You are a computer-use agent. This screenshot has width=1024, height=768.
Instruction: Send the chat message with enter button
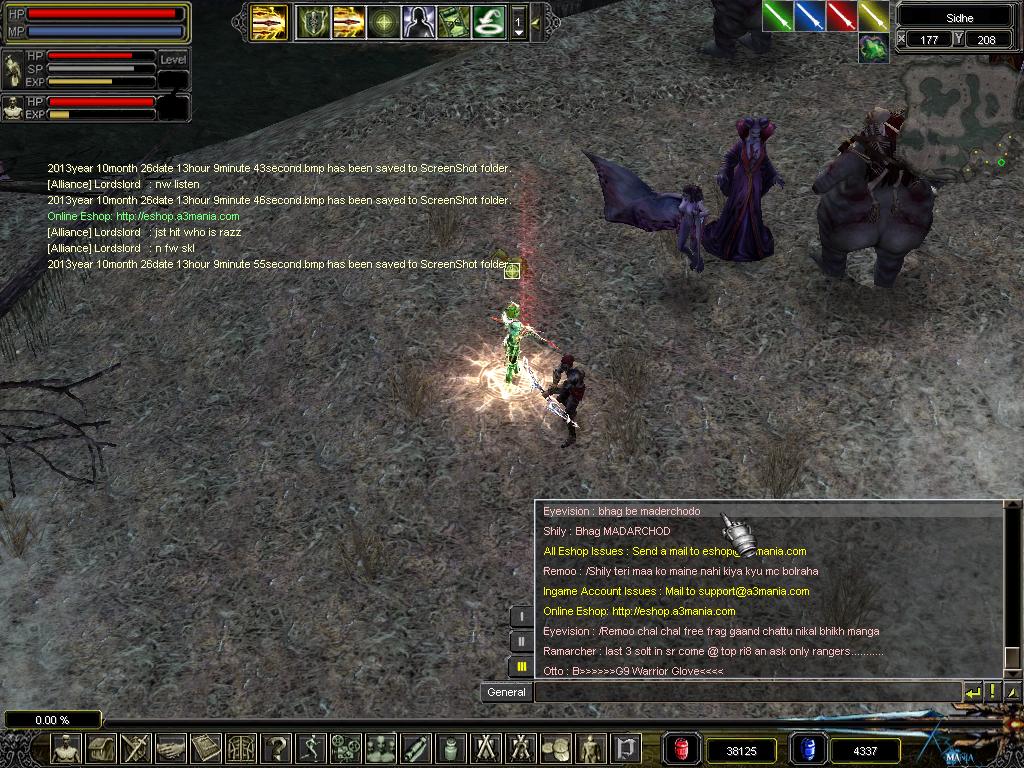[x=973, y=692]
